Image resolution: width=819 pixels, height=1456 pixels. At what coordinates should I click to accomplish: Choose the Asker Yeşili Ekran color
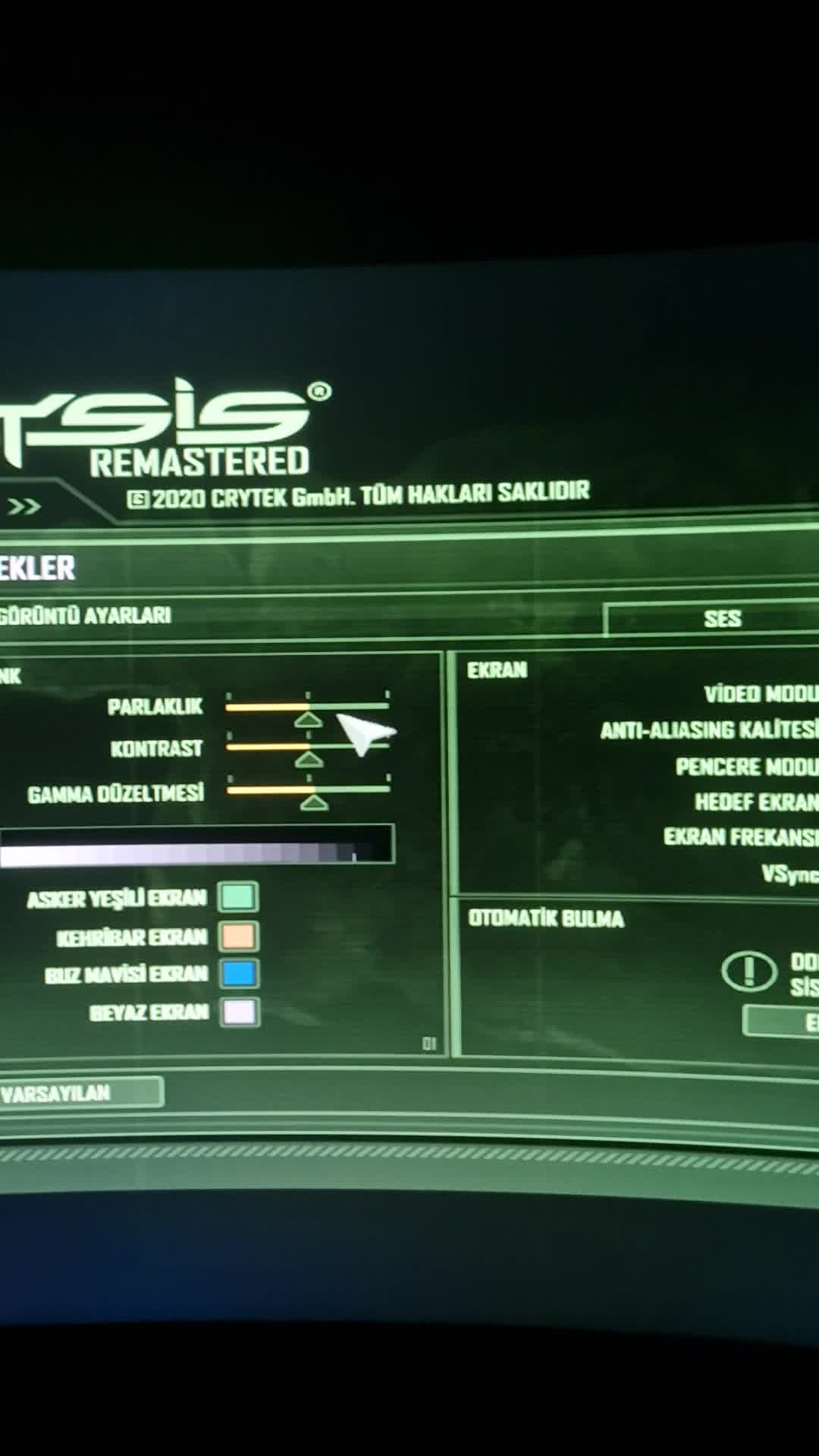pos(238,897)
